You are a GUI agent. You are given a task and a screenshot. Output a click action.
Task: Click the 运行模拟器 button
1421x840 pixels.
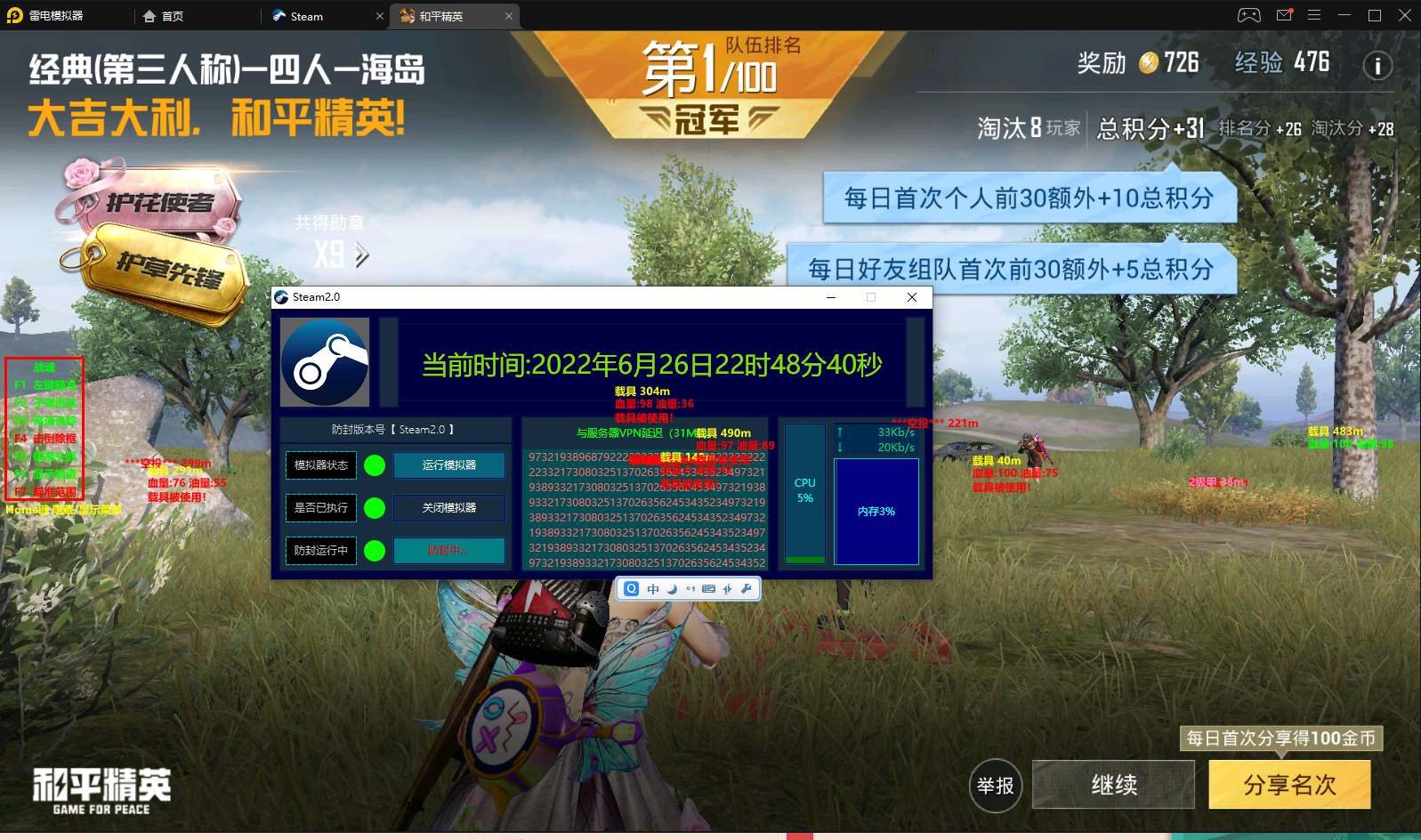pos(448,464)
